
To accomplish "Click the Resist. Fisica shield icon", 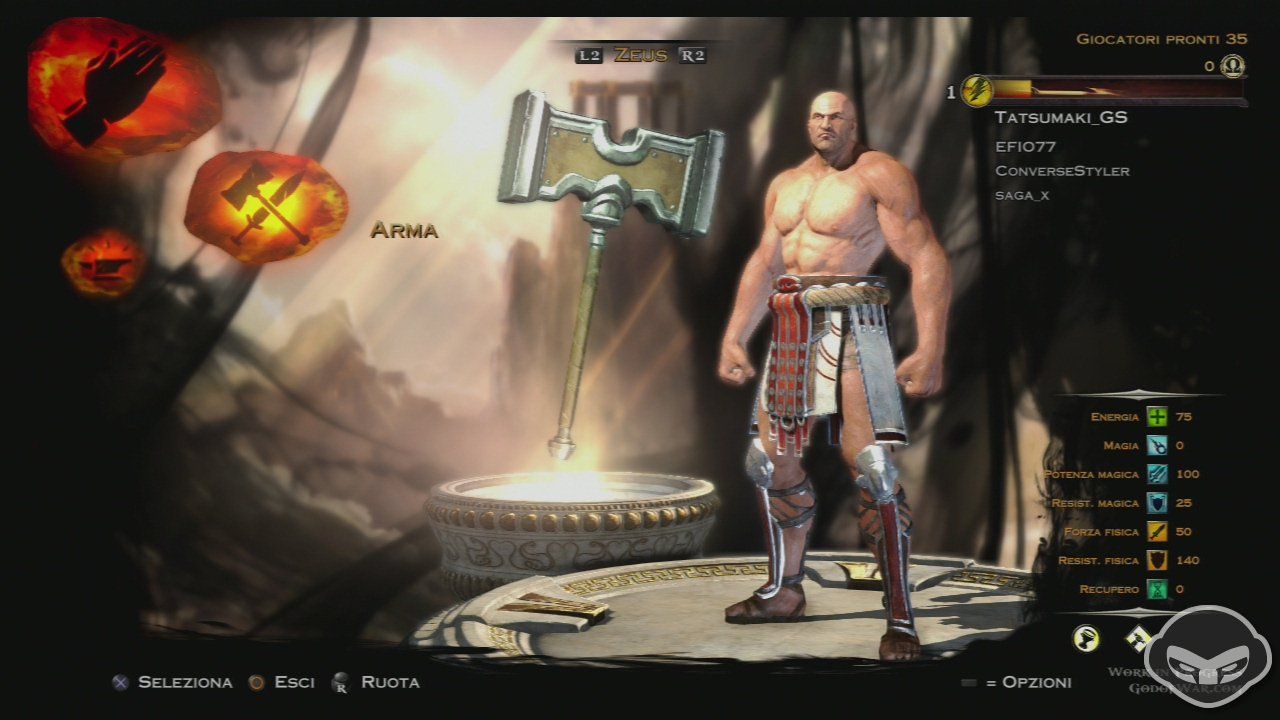I will coord(1160,561).
